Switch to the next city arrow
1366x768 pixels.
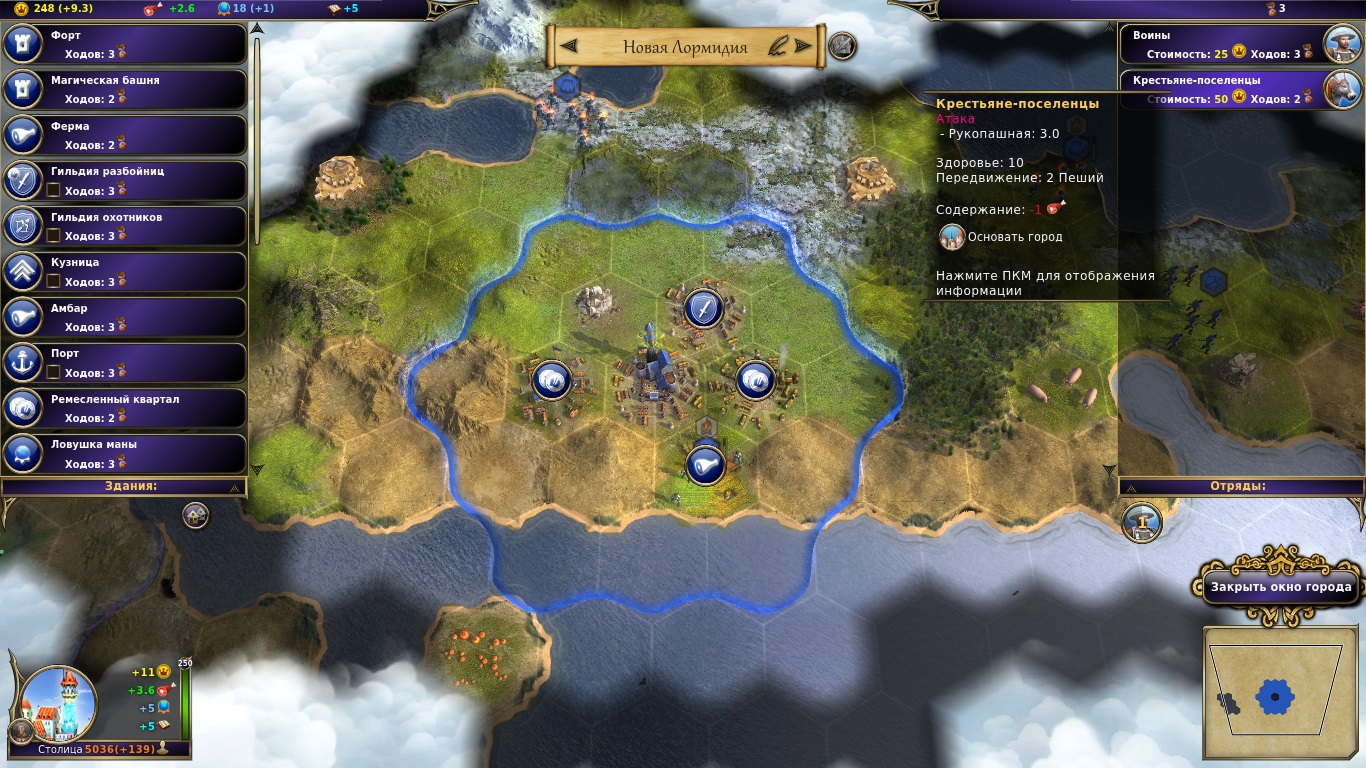click(802, 46)
